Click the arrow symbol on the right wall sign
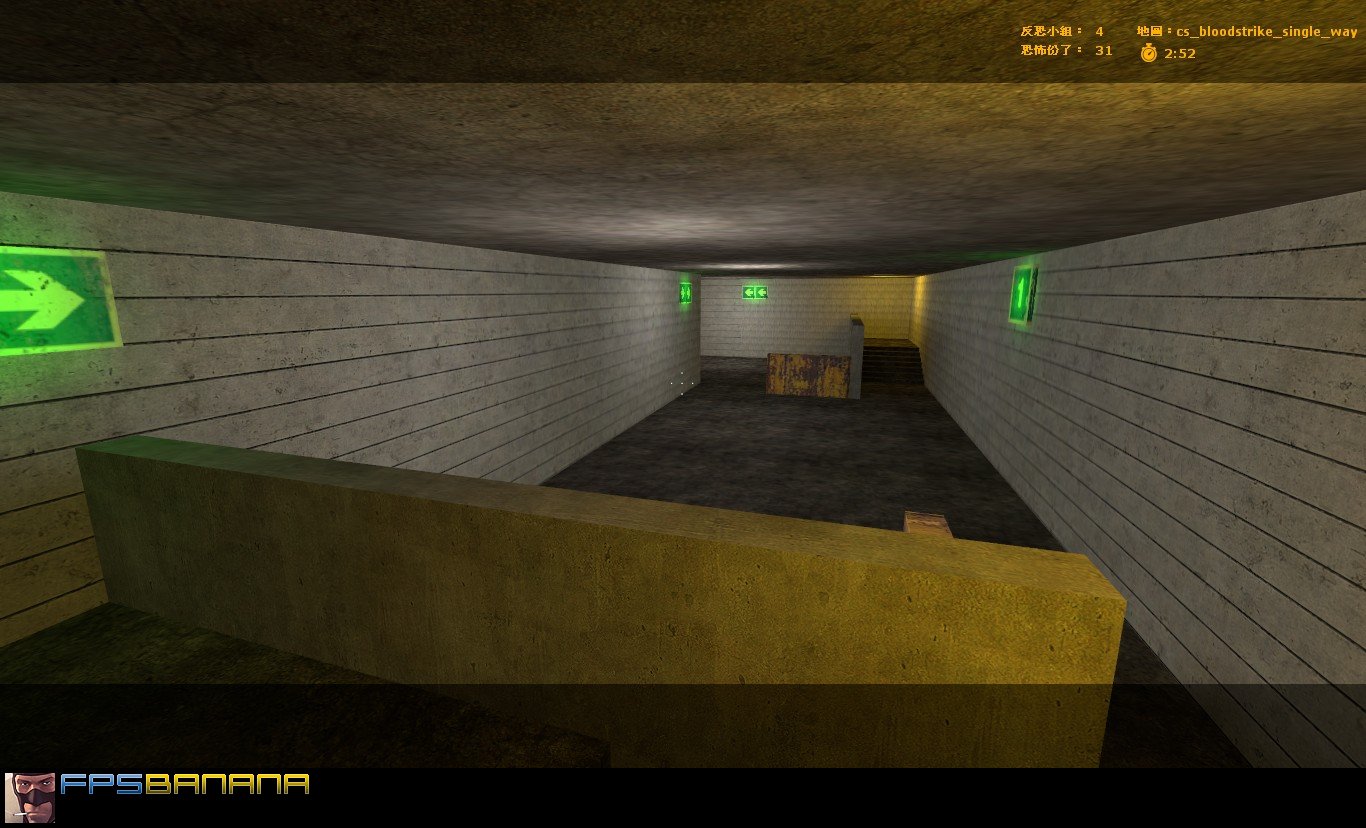Image resolution: width=1366 pixels, height=828 pixels. tap(1020, 291)
